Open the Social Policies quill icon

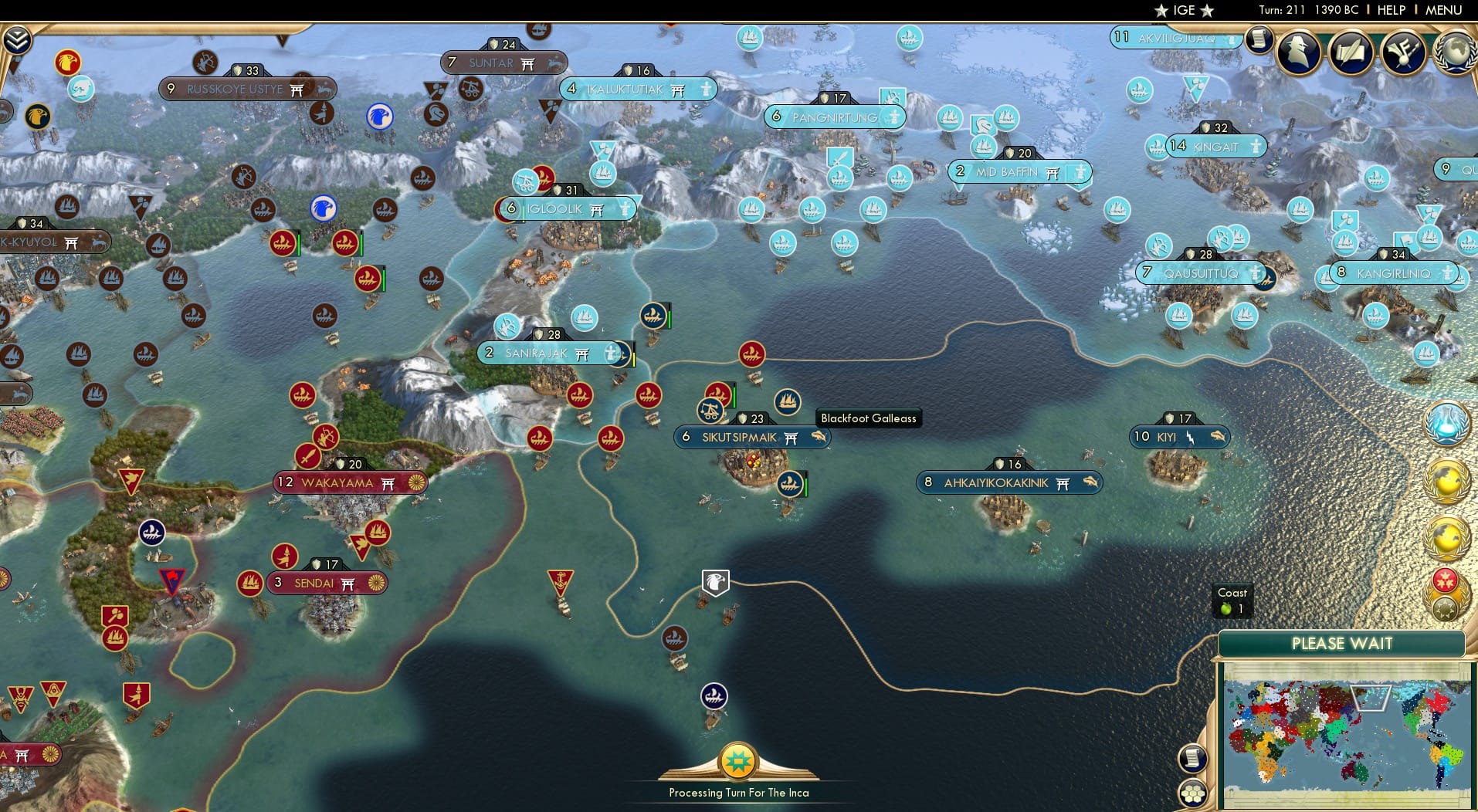pyautogui.click(x=1351, y=52)
